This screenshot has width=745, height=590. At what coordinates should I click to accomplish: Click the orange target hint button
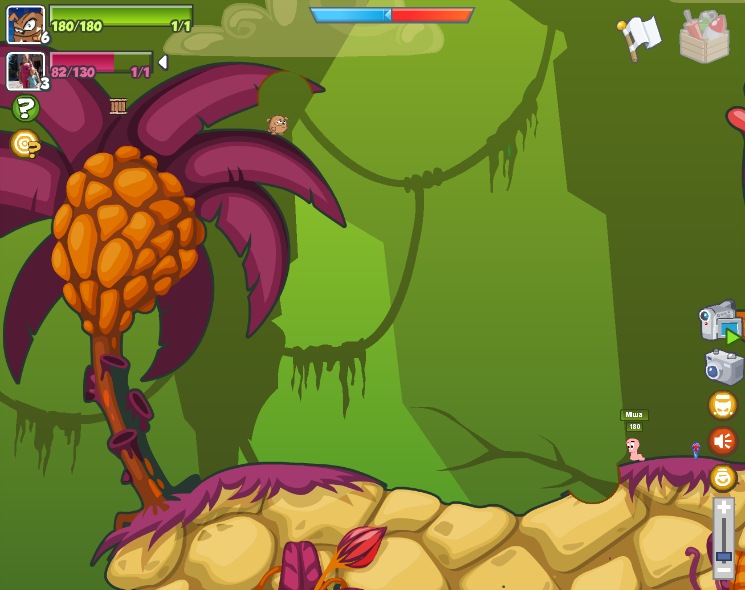(25, 145)
